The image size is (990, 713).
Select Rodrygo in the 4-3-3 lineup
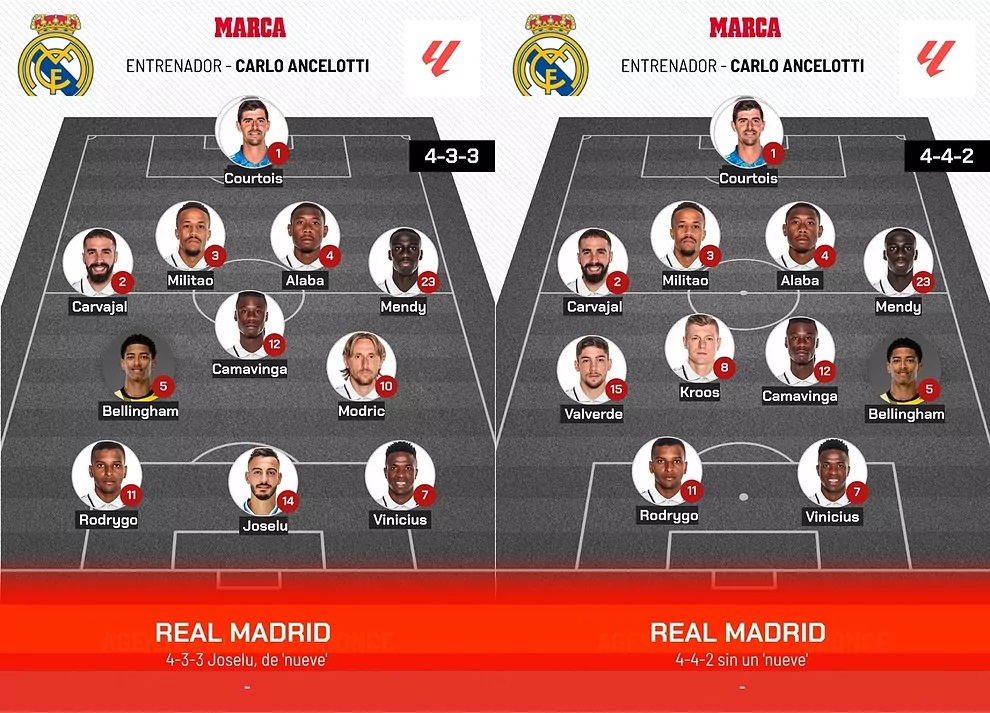click(x=107, y=475)
